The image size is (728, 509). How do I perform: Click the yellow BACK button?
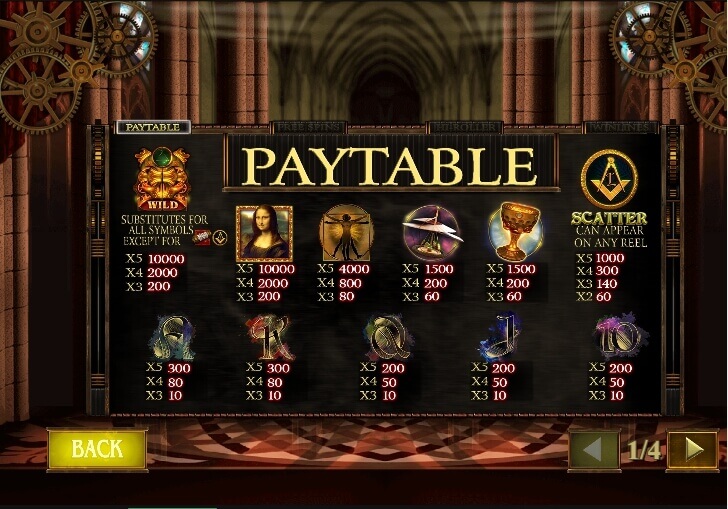(x=97, y=449)
